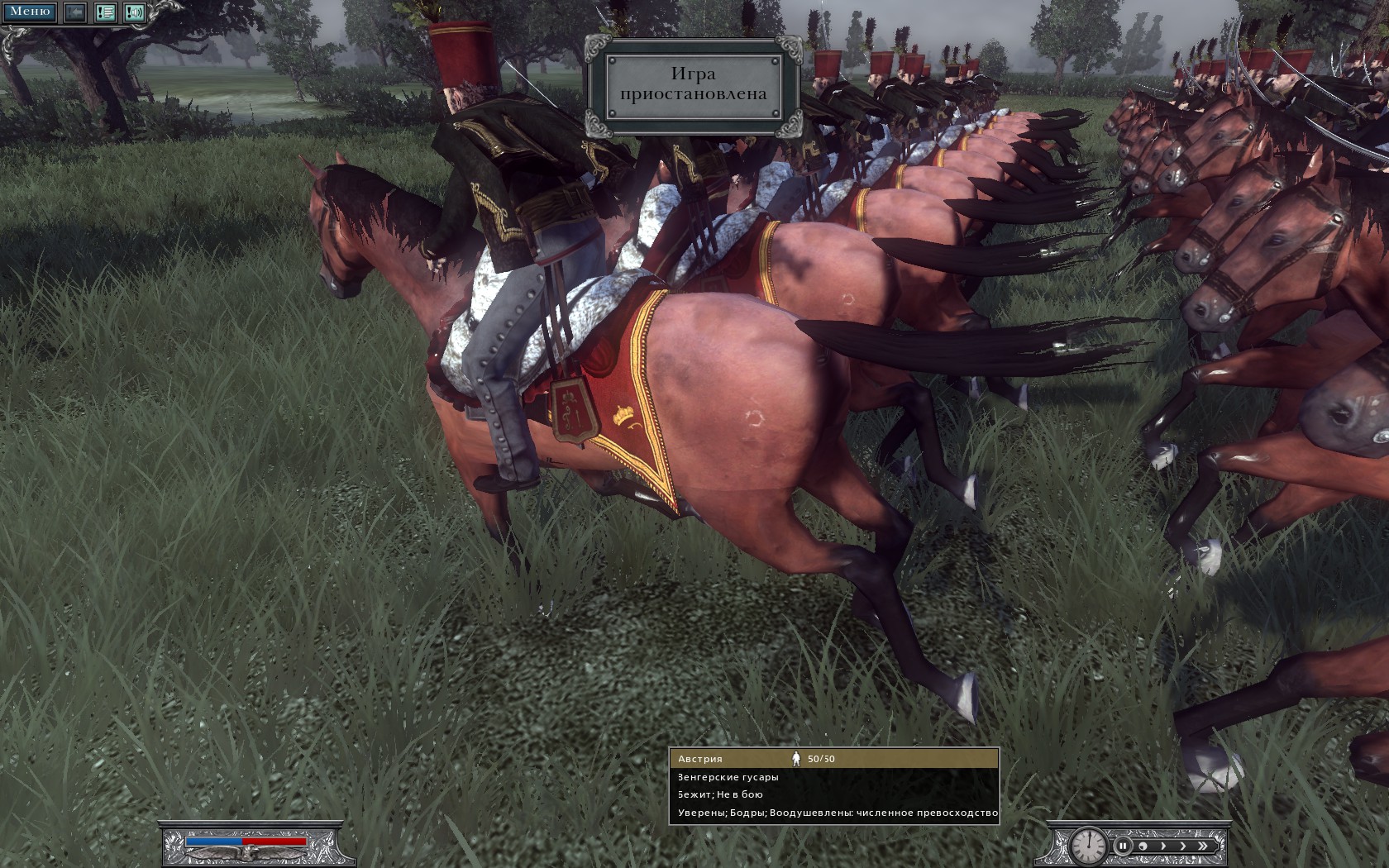
Task: Set normal speed with the solid arrow
Action: tap(1162, 846)
